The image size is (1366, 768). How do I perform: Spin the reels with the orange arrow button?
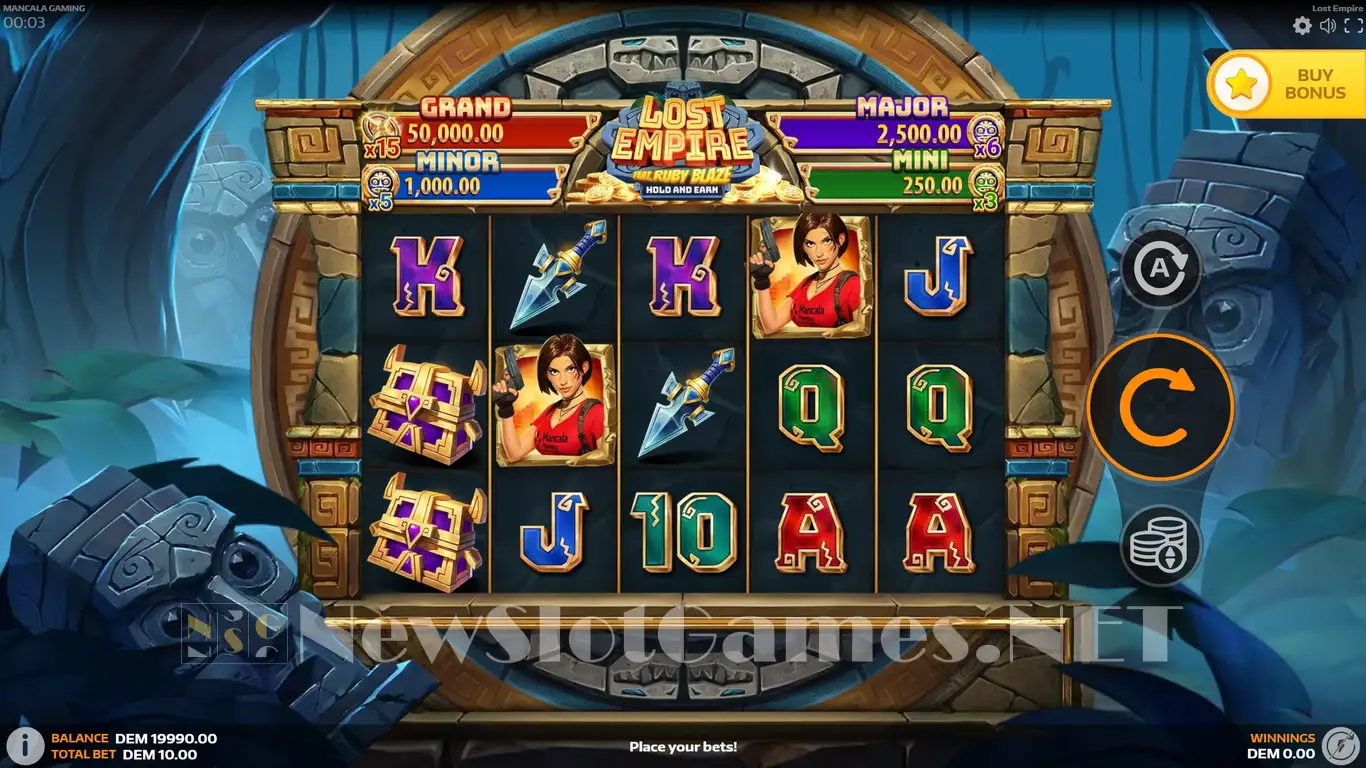[1160, 407]
